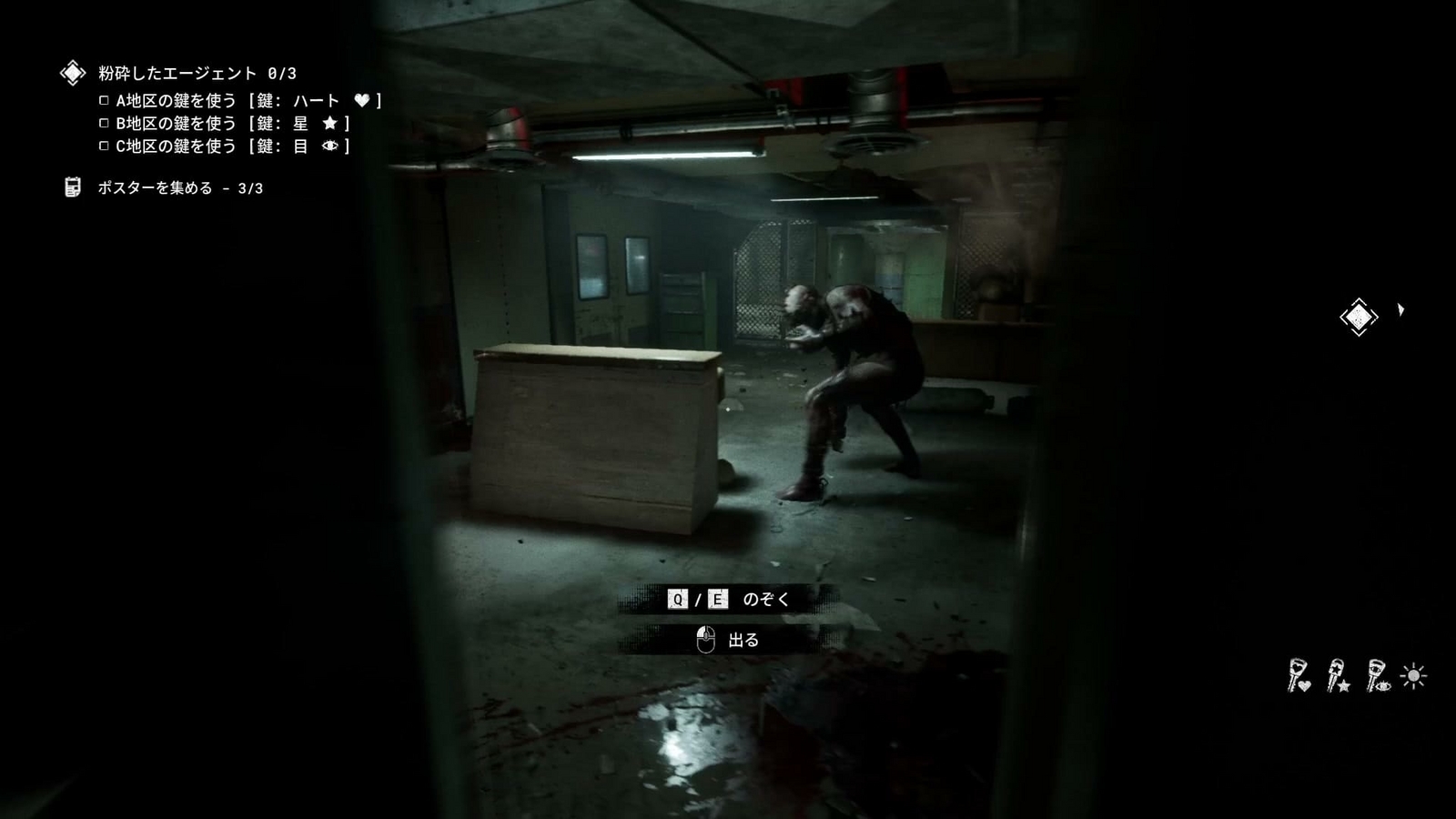This screenshot has height=819, width=1456.
Task: Click the heart symbol in the A地区 line
Action: [x=363, y=101]
